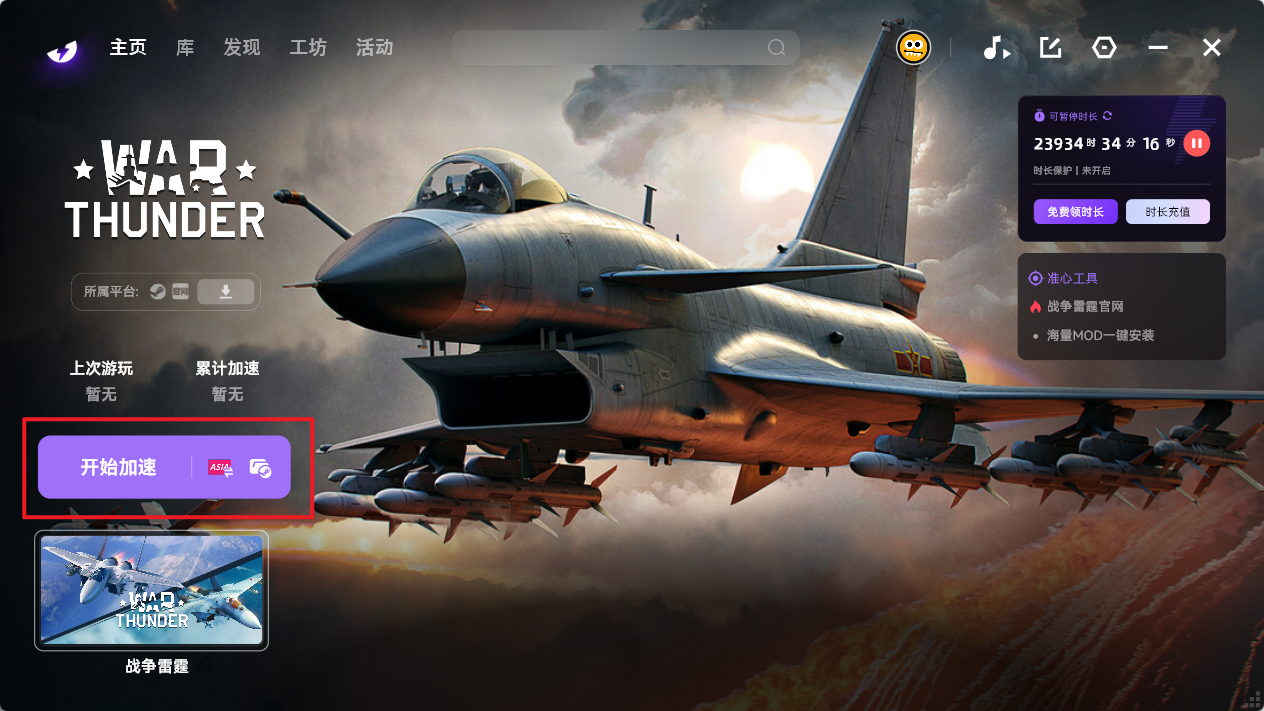Close the launcher window
1264x711 pixels.
1212,48
